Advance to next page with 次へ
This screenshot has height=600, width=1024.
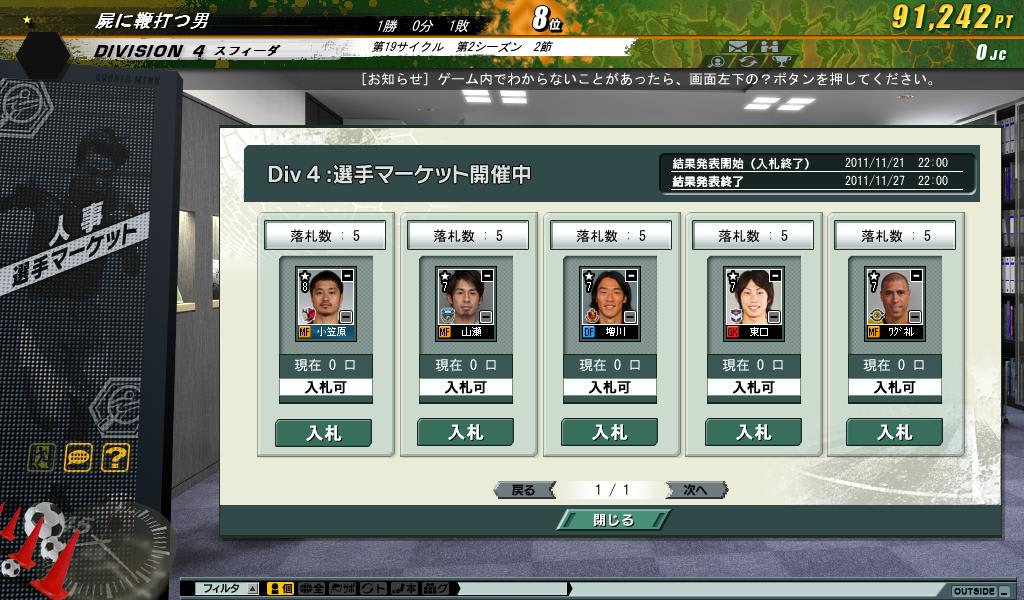[695, 490]
